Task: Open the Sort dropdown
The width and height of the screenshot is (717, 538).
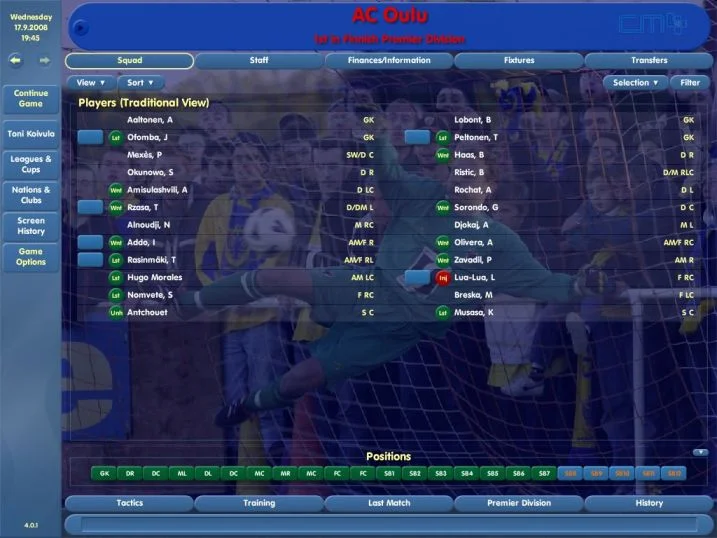Action: [141, 83]
